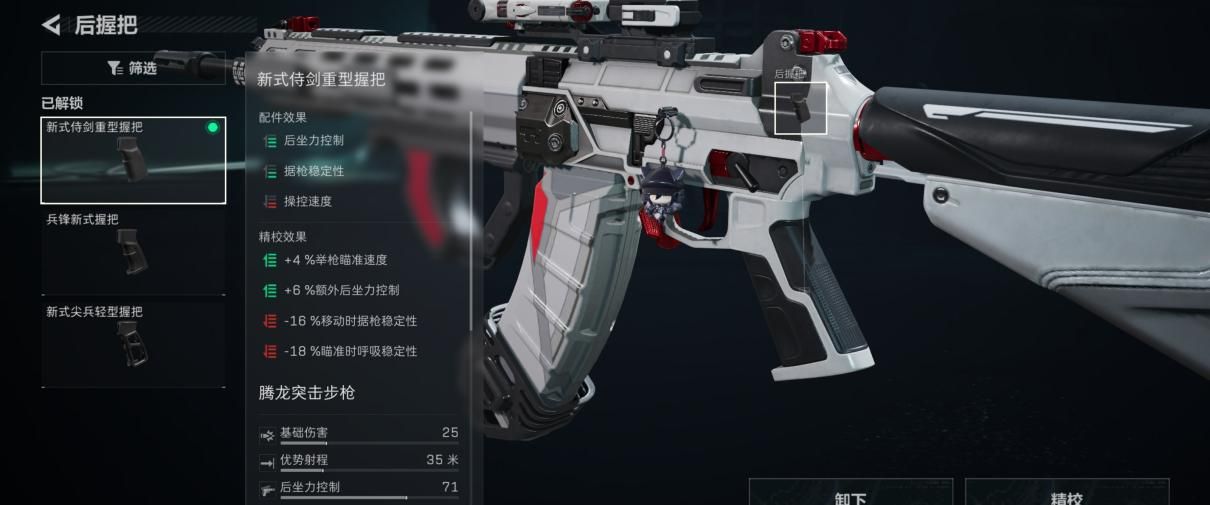Screen dimensions: 1210x505
Task: Choose the 兵锋新式握把 grip
Action: click(133, 252)
